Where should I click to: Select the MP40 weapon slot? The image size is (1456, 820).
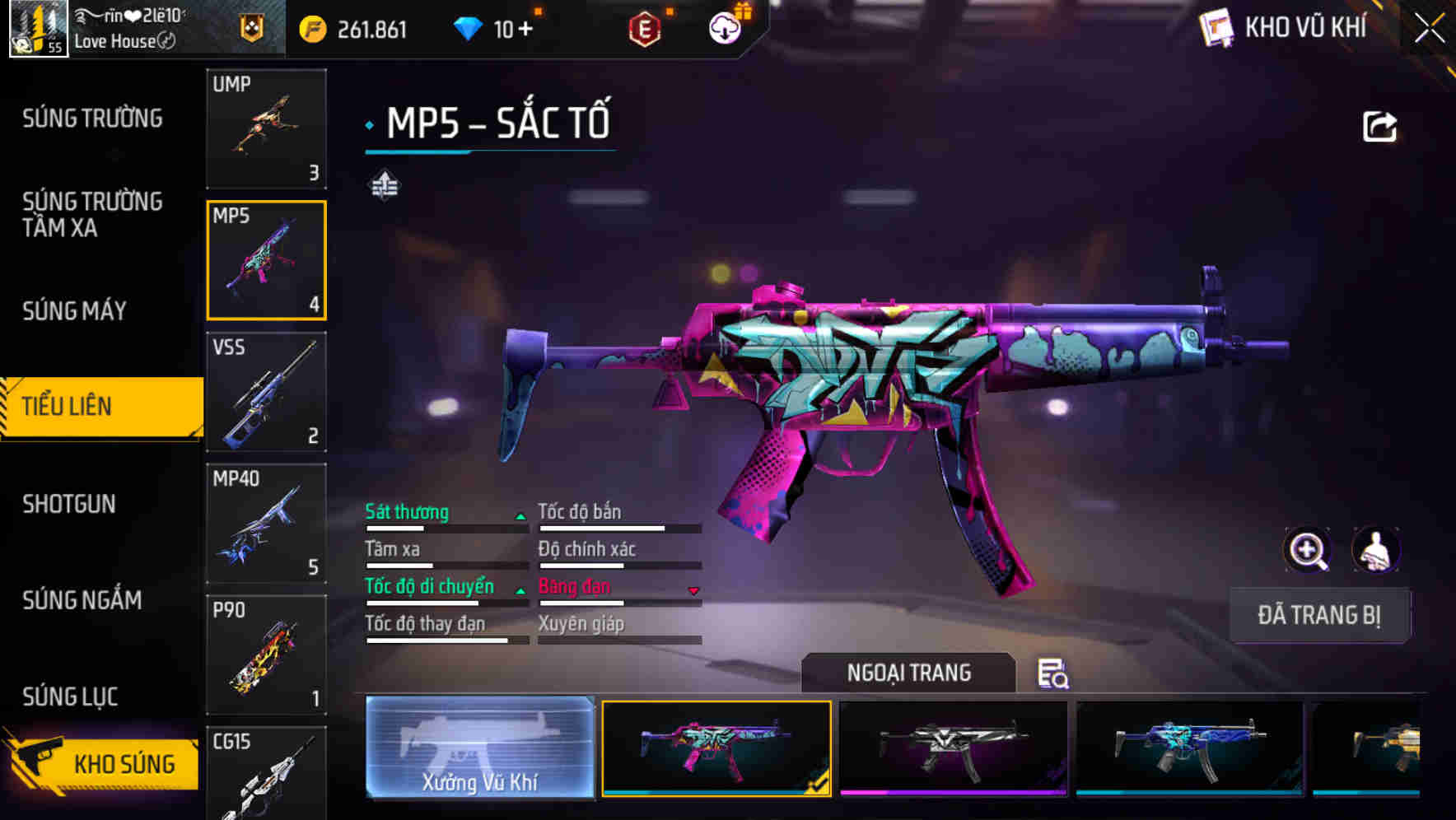point(266,524)
